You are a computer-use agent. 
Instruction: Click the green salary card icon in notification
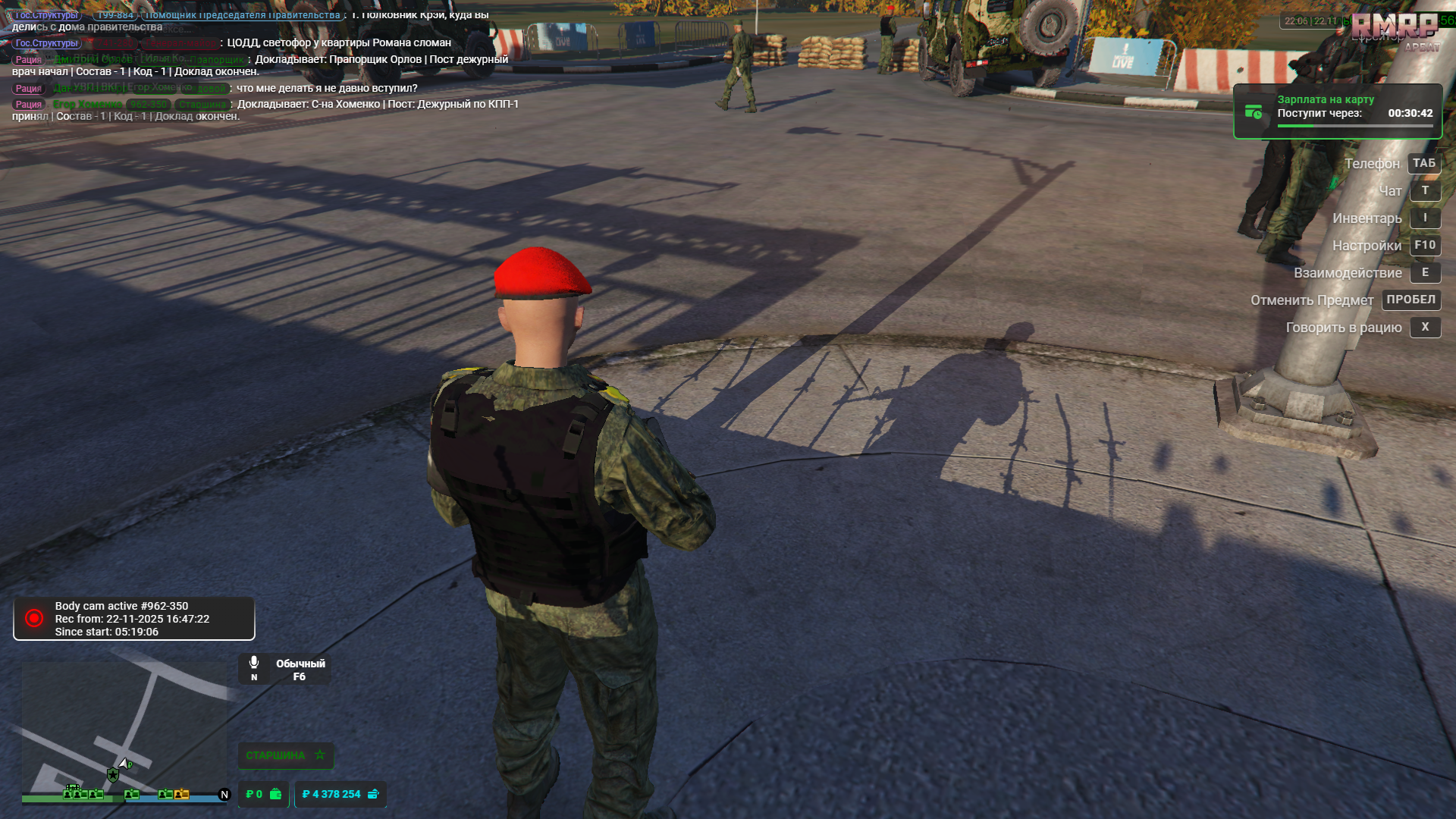click(1252, 111)
